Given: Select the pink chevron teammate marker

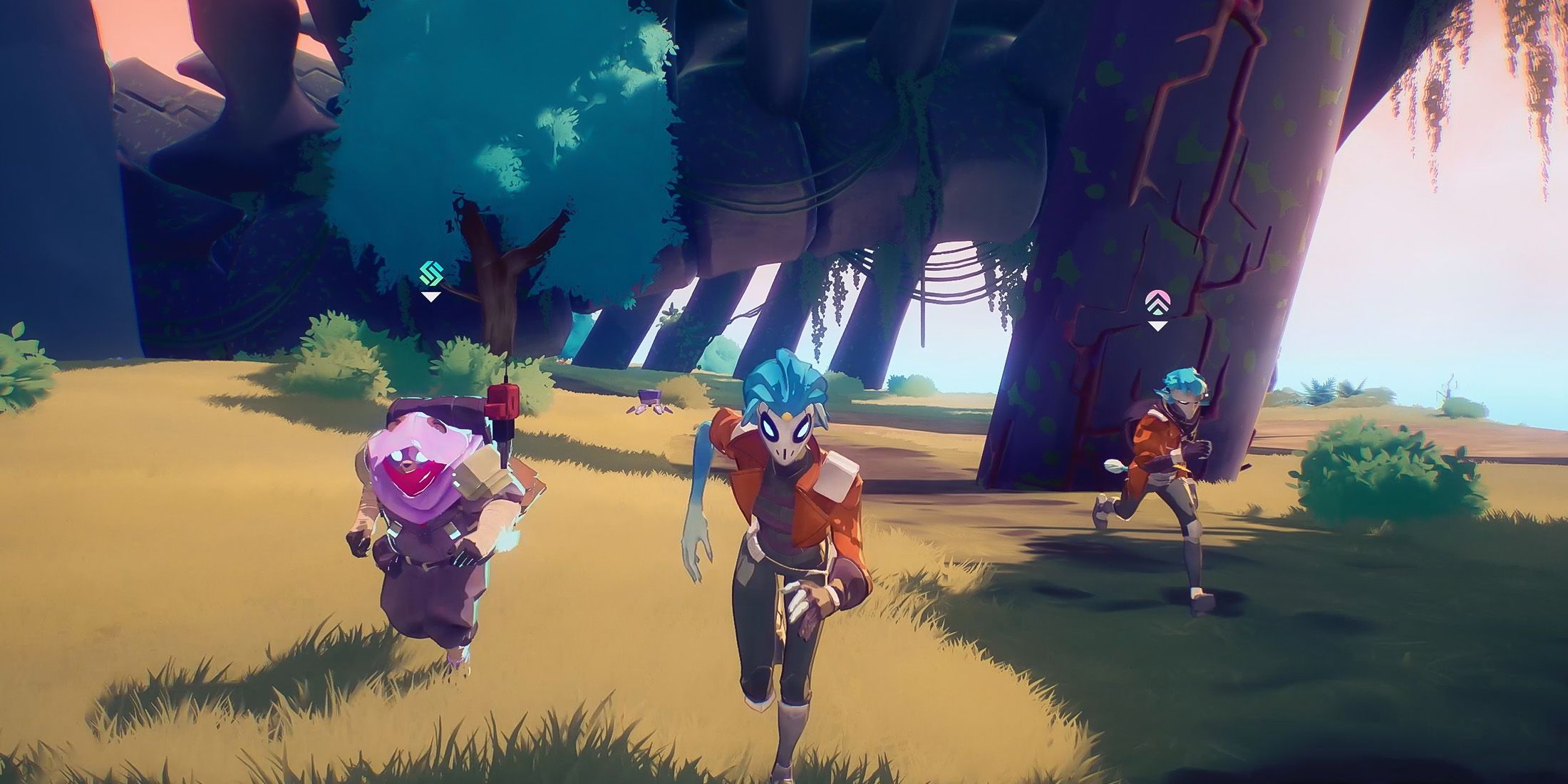Looking at the screenshot, I should [x=1157, y=302].
